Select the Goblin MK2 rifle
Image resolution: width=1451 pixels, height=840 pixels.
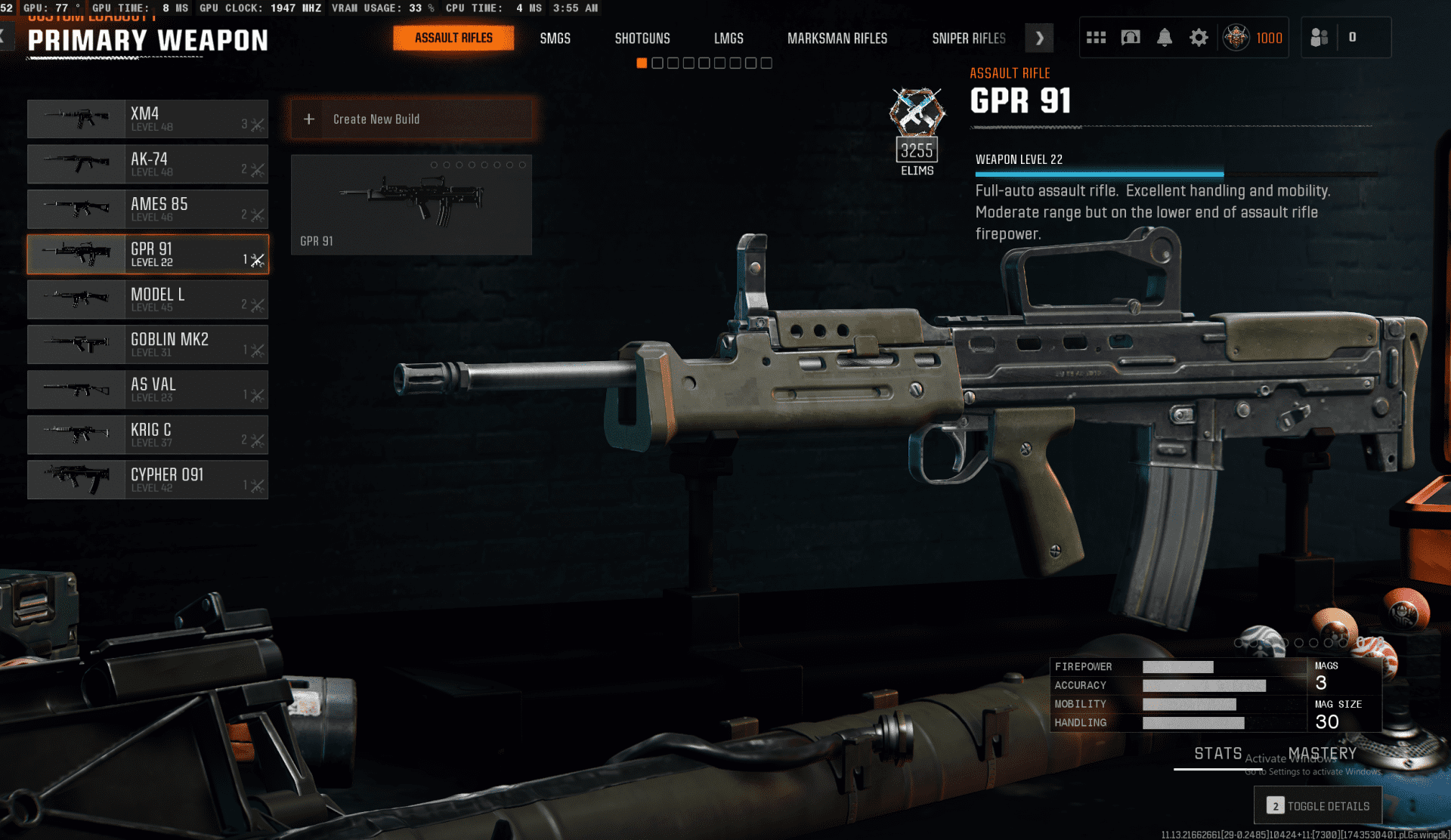click(x=148, y=344)
